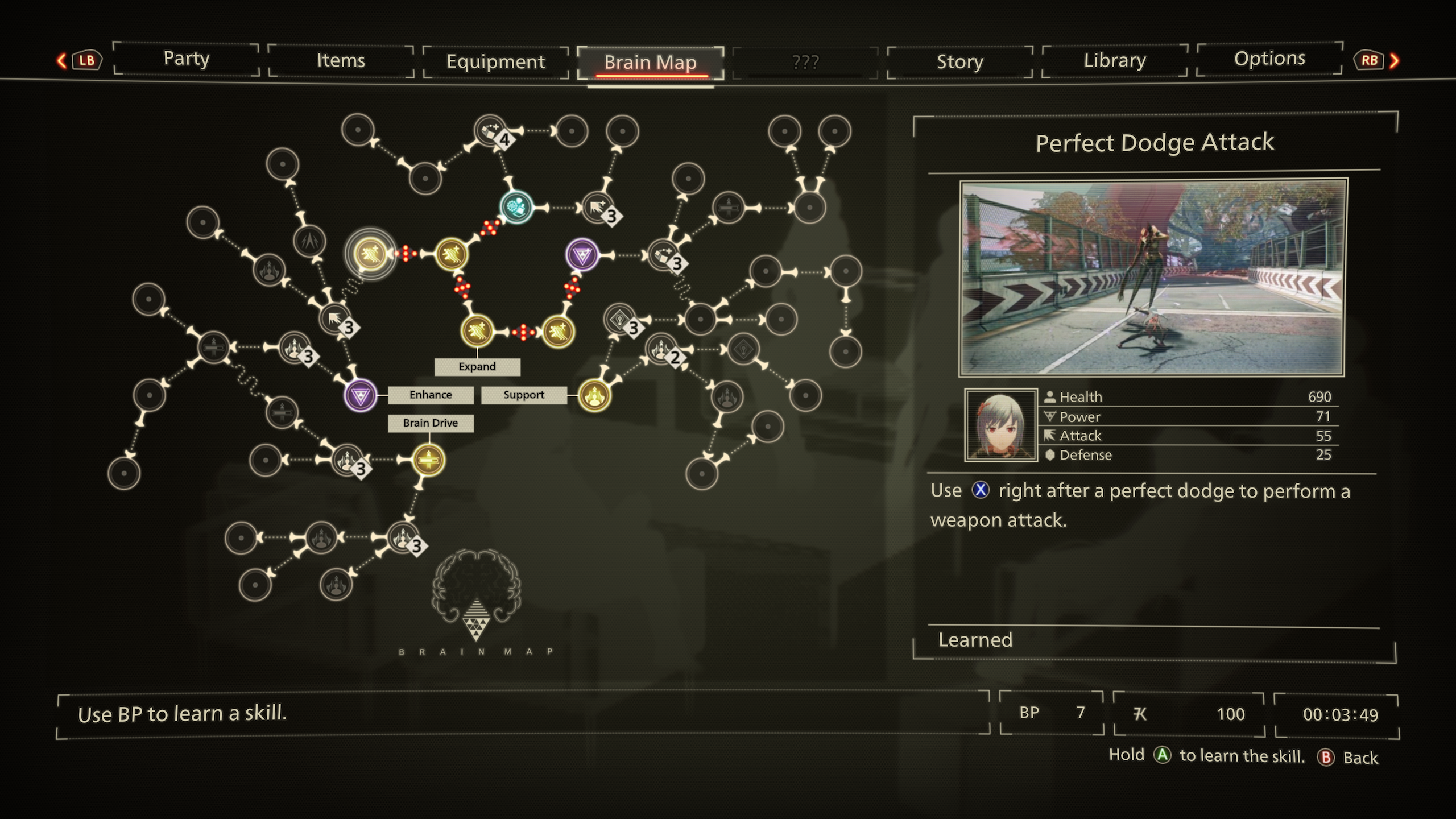Click the Perfect Dodge Attack preview thumbnail
The image size is (1456, 819).
(1152, 278)
